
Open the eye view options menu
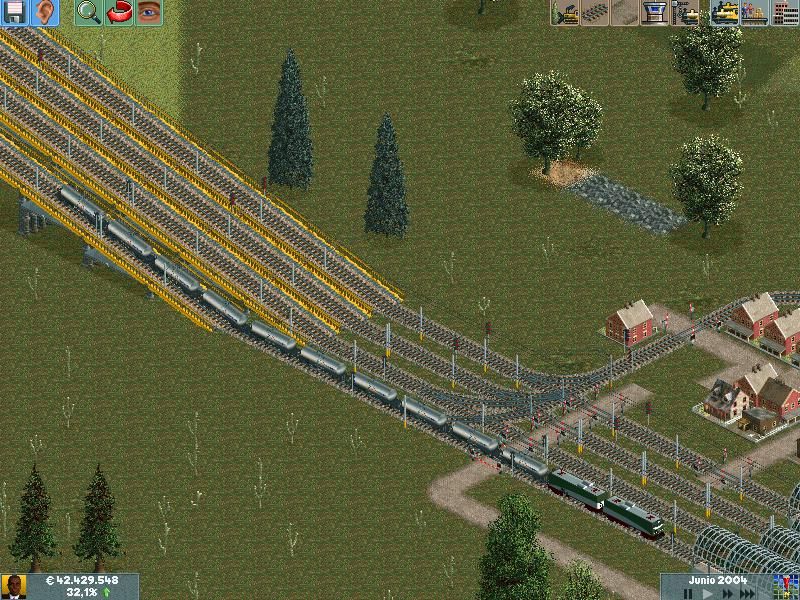pos(149,13)
